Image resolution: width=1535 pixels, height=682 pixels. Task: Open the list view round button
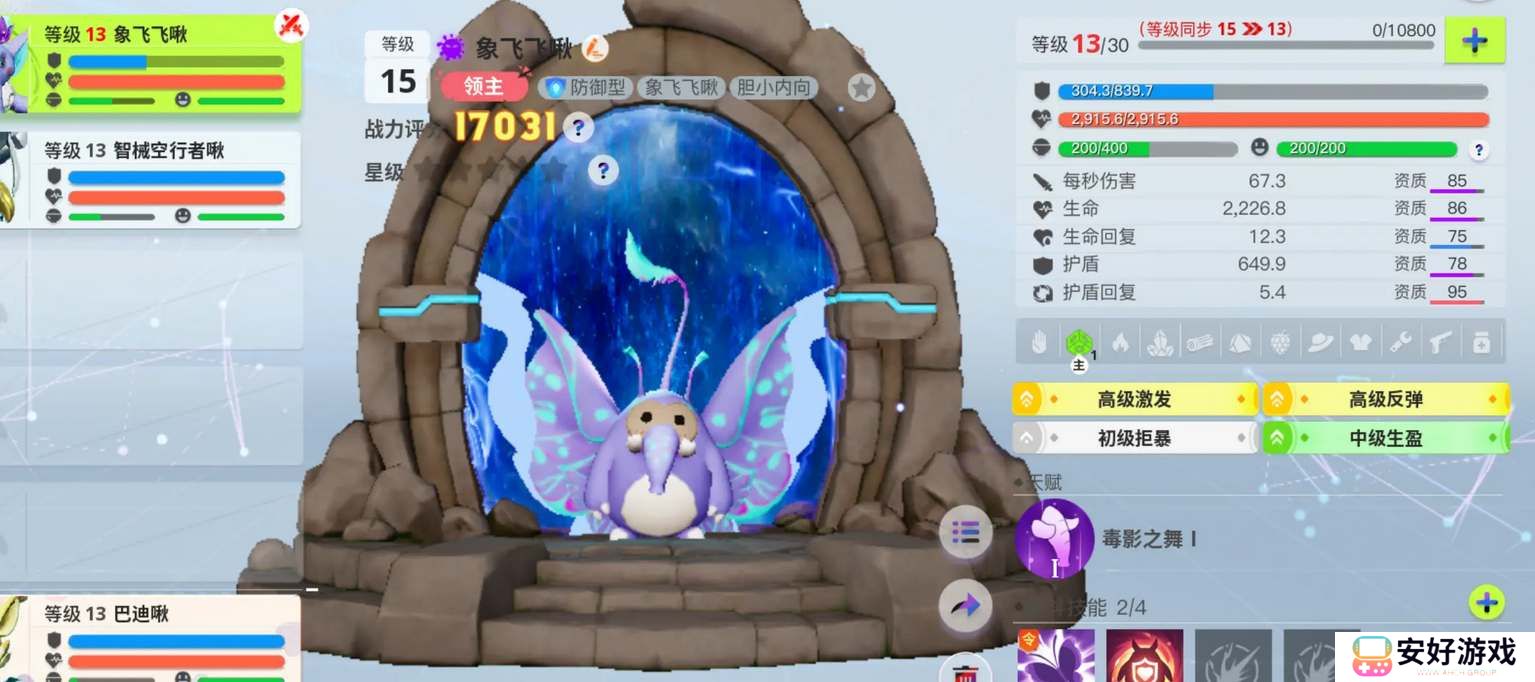coord(965,532)
